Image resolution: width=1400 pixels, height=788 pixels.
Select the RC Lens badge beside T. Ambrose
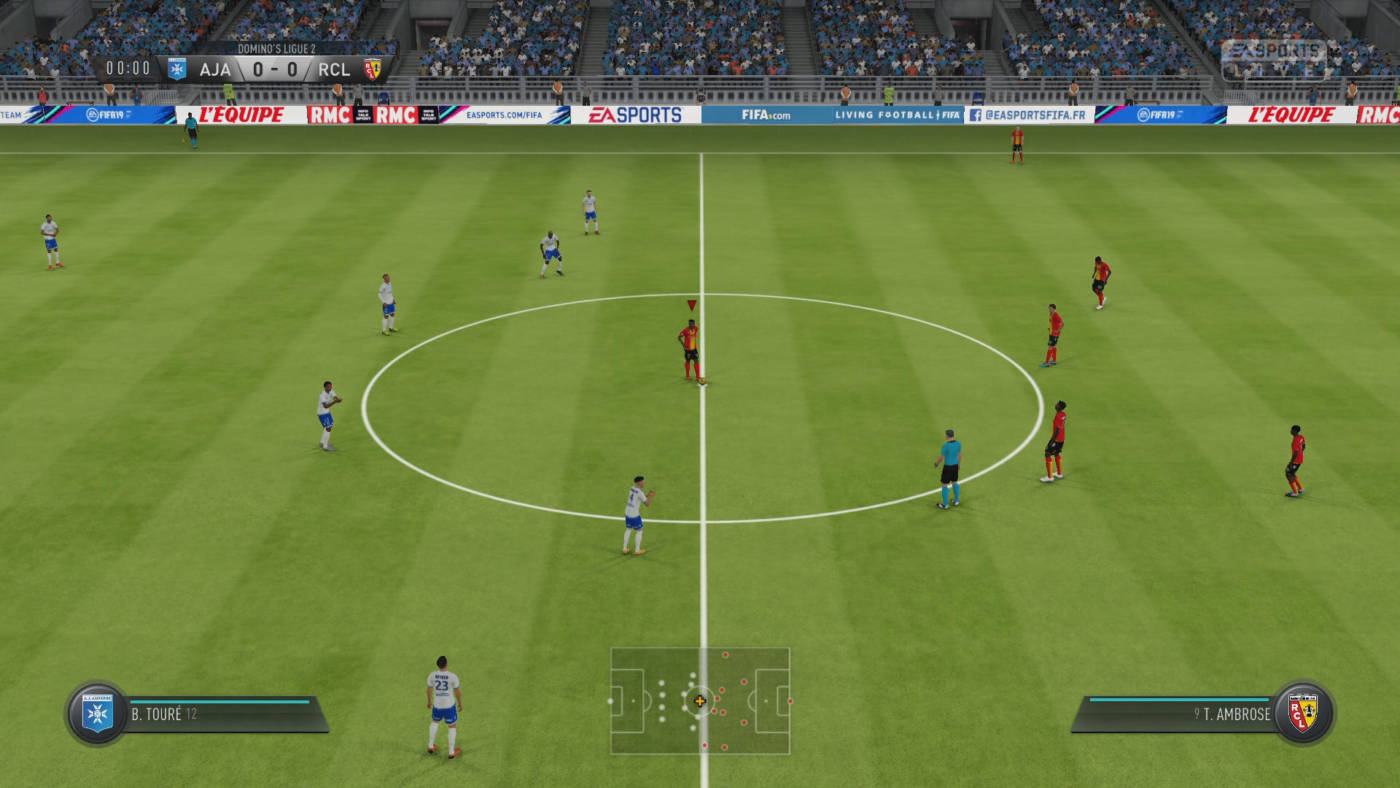[x=1302, y=713]
